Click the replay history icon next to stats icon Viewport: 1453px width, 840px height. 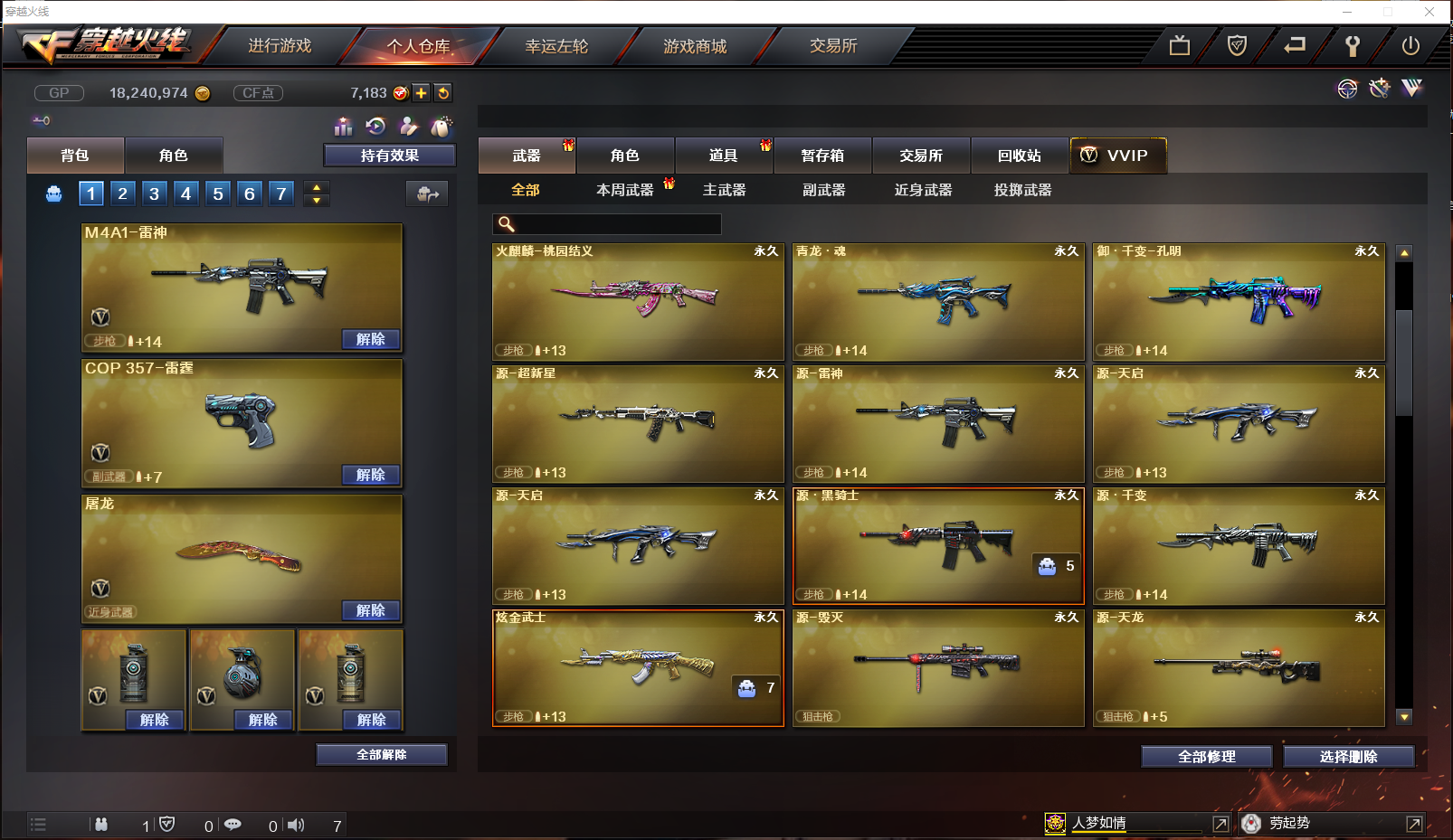coord(376,127)
